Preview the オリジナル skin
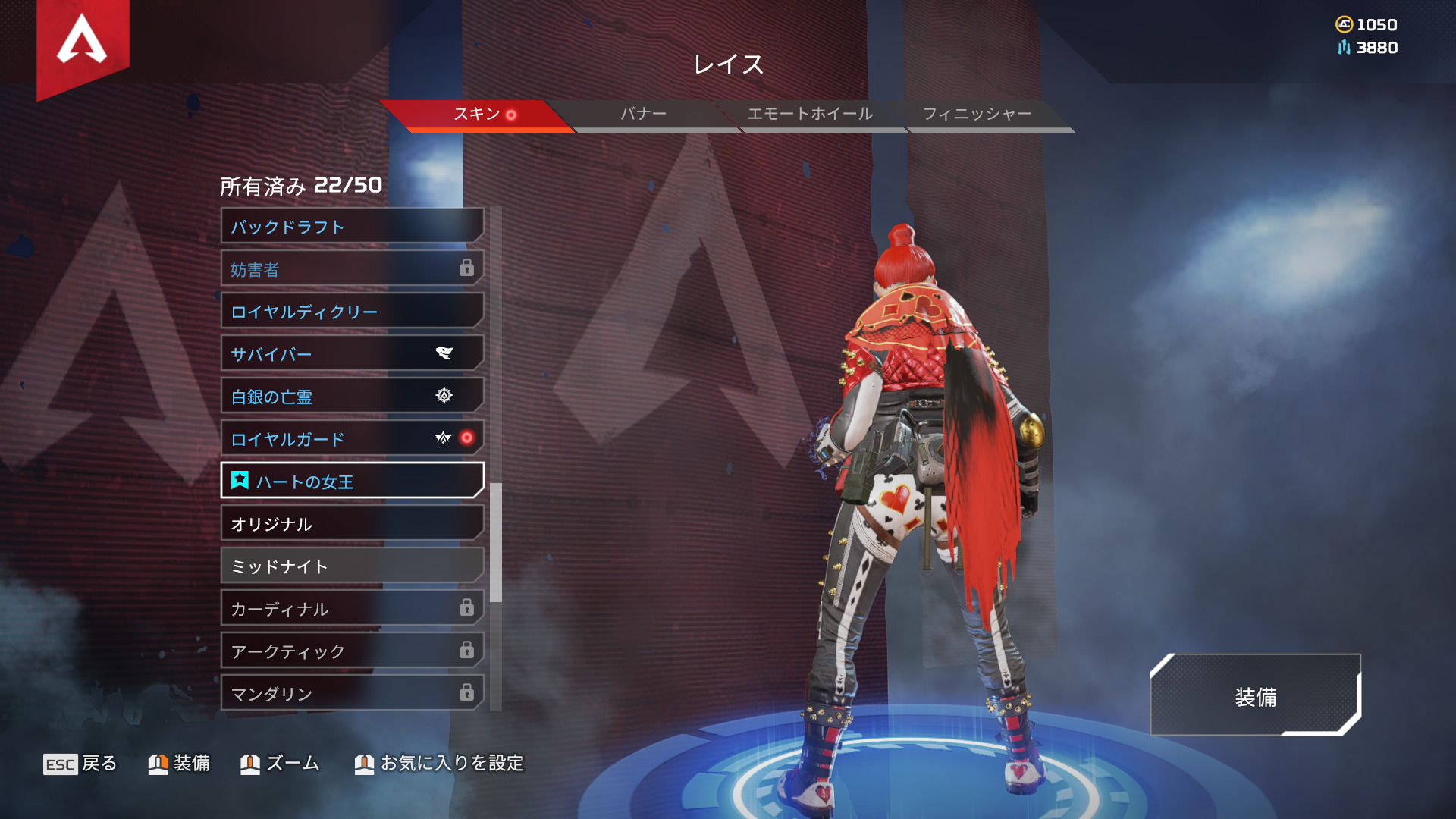1456x819 pixels. pyautogui.click(x=352, y=524)
